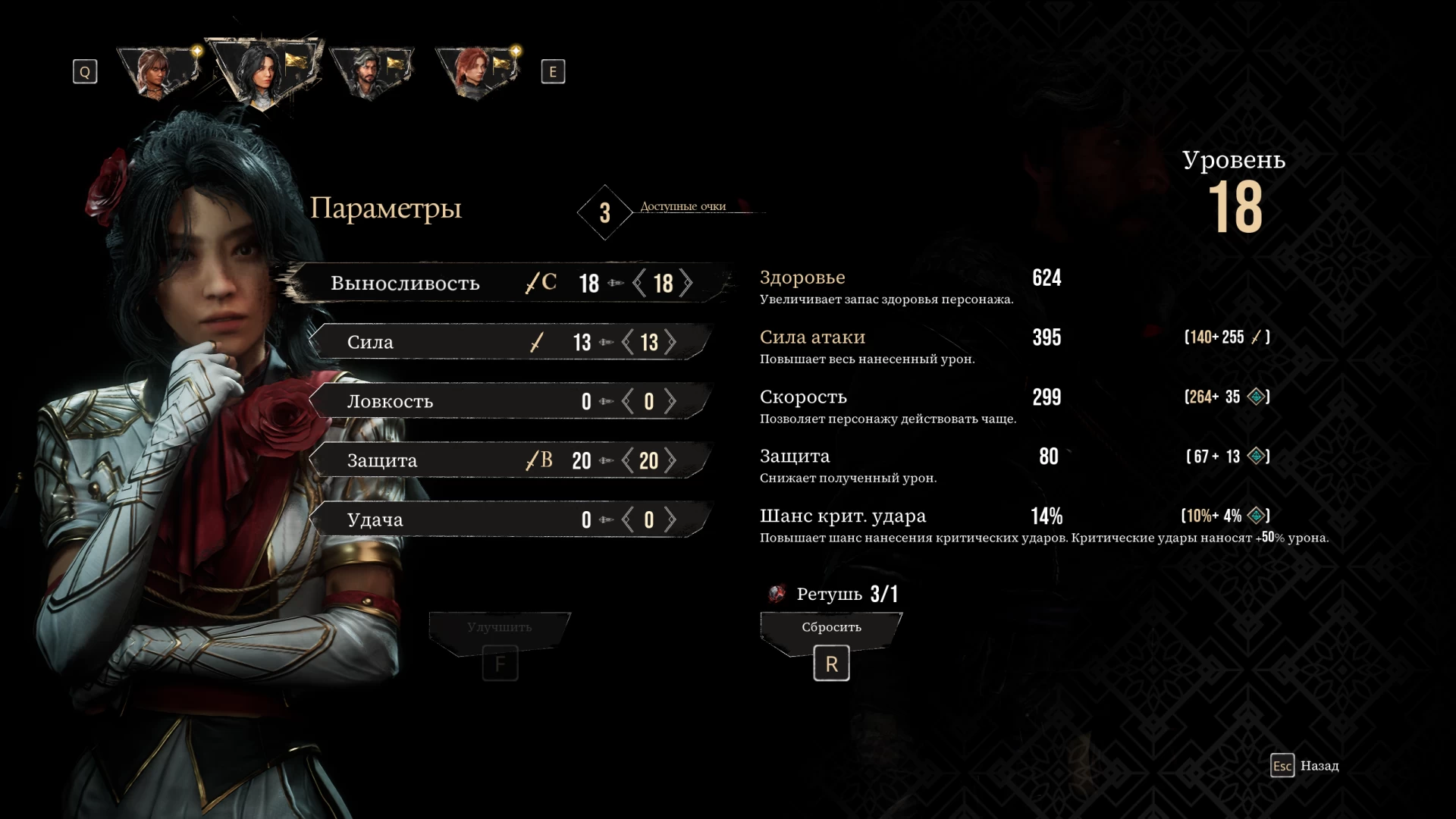This screenshot has width=1456, height=819.
Task: Raise Ловкость with the right arrow
Action: pos(671,401)
